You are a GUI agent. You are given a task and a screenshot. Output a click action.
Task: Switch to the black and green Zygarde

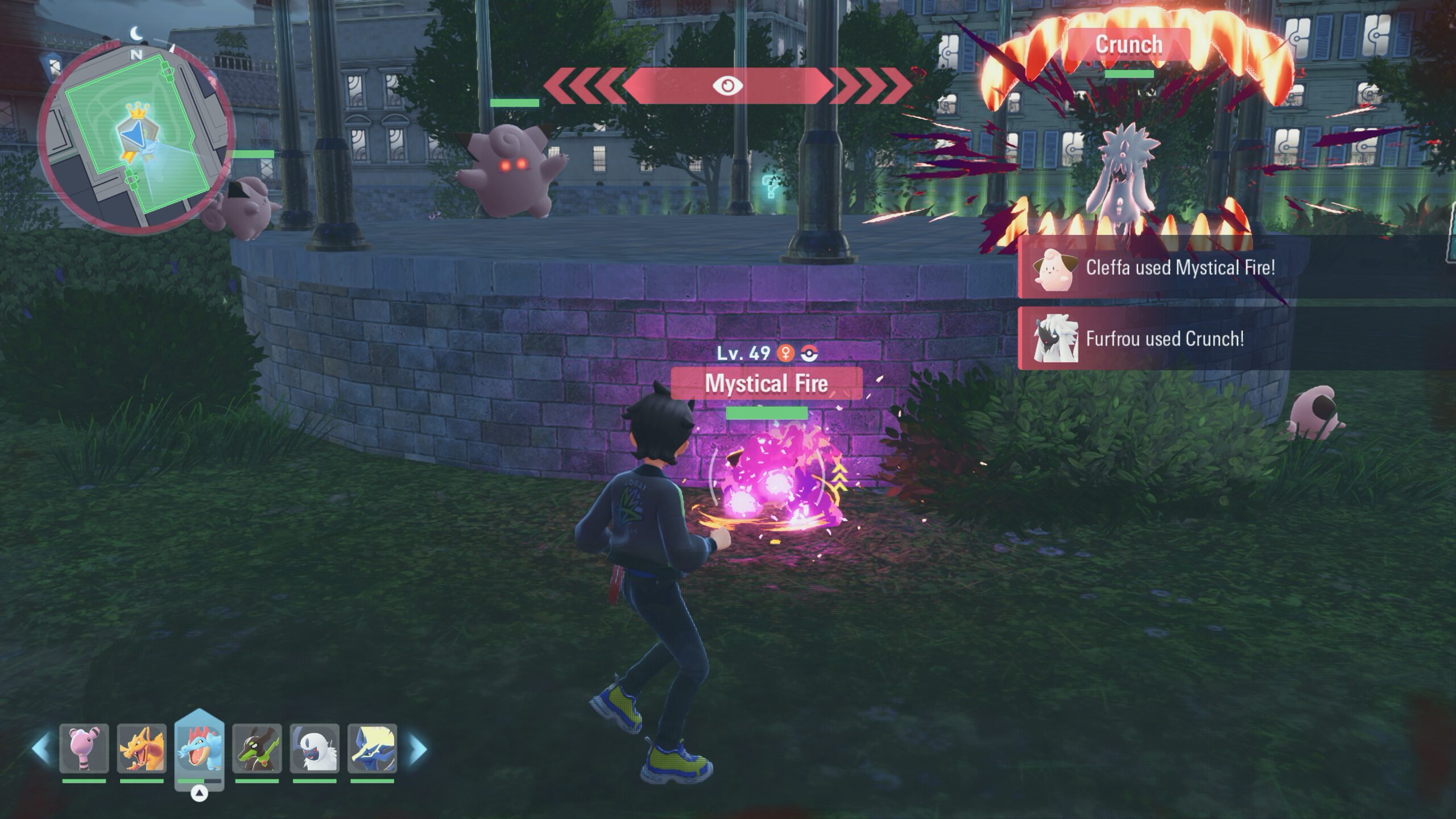point(257,748)
